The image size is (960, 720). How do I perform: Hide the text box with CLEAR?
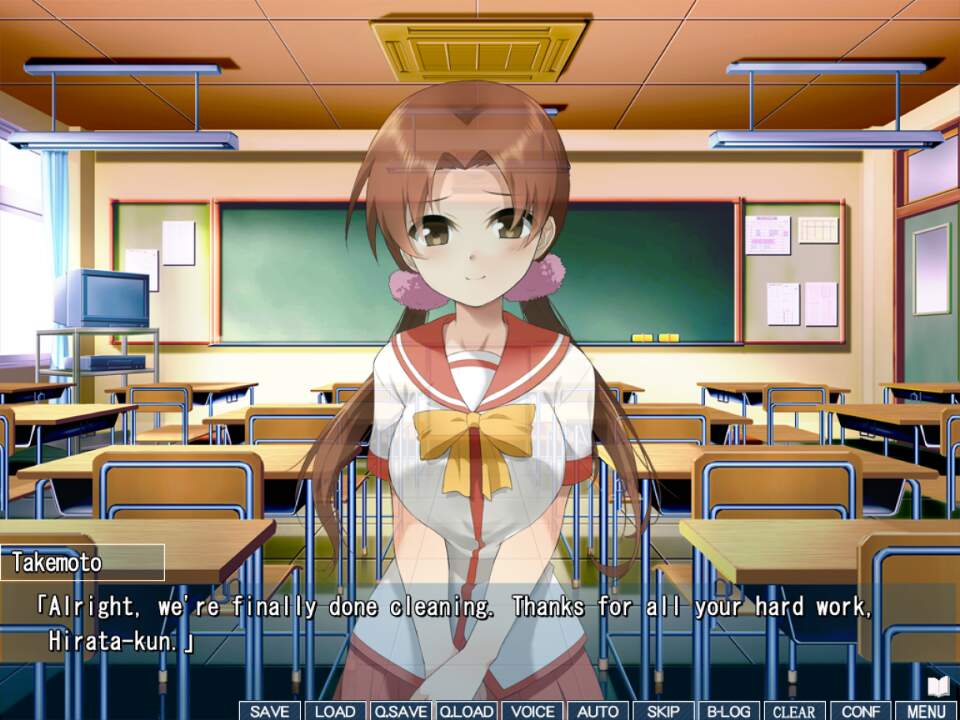coord(794,711)
